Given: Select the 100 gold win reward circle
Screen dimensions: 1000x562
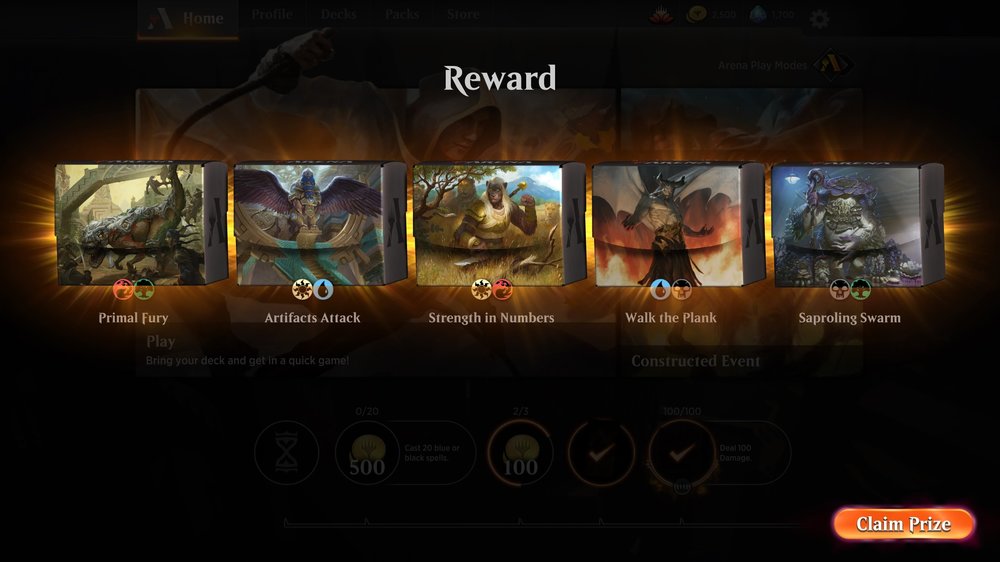Looking at the screenshot, I should tap(520, 453).
